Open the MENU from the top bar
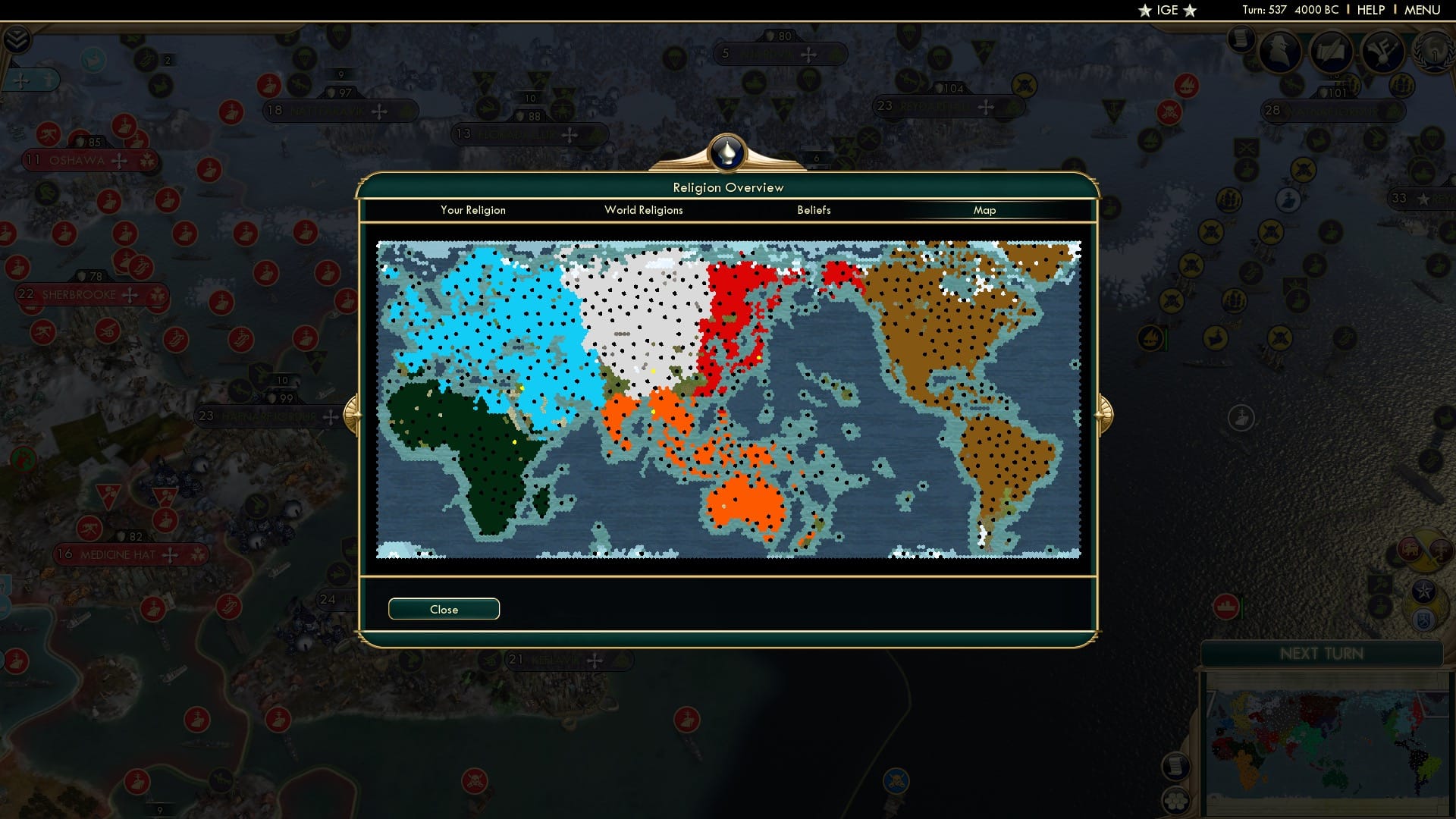The image size is (1456, 819). [x=1423, y=10]
